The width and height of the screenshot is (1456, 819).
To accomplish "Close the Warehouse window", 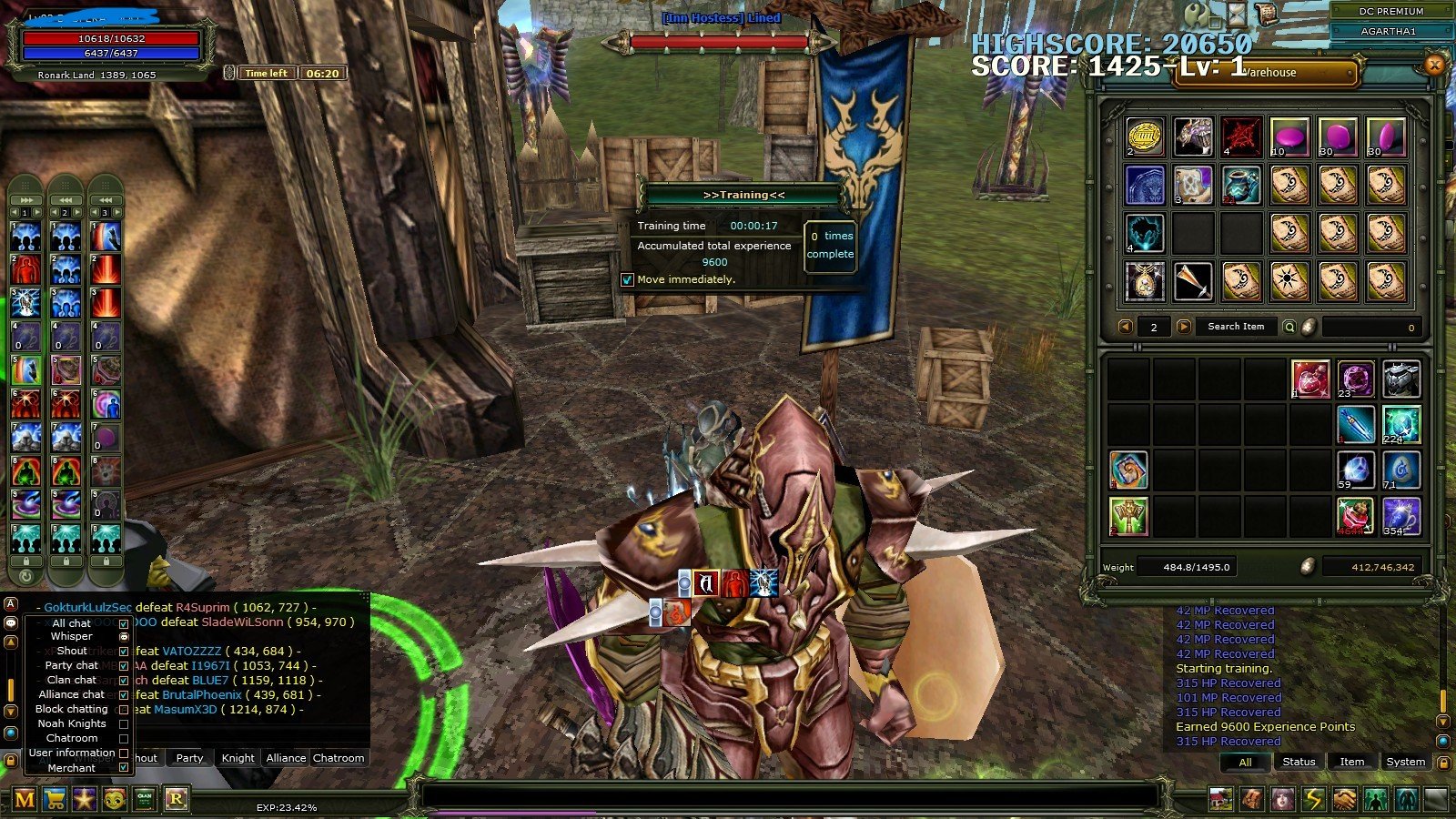I will pos(1434,65).
